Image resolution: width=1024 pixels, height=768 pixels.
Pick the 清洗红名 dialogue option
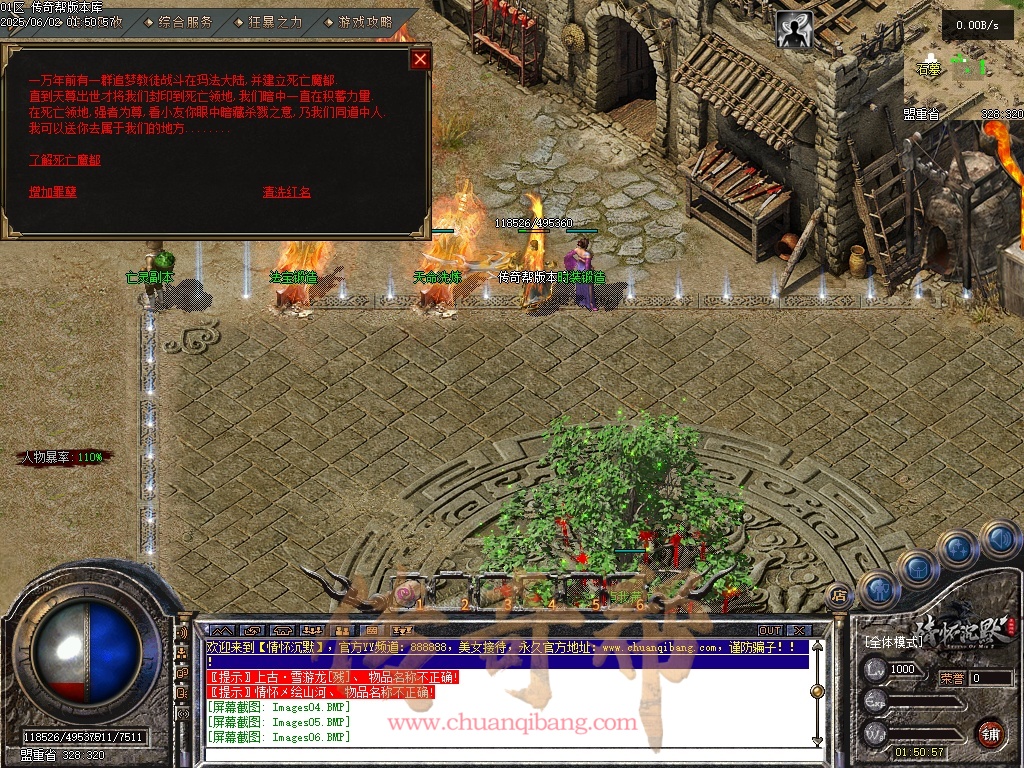[x=287, y=192]
